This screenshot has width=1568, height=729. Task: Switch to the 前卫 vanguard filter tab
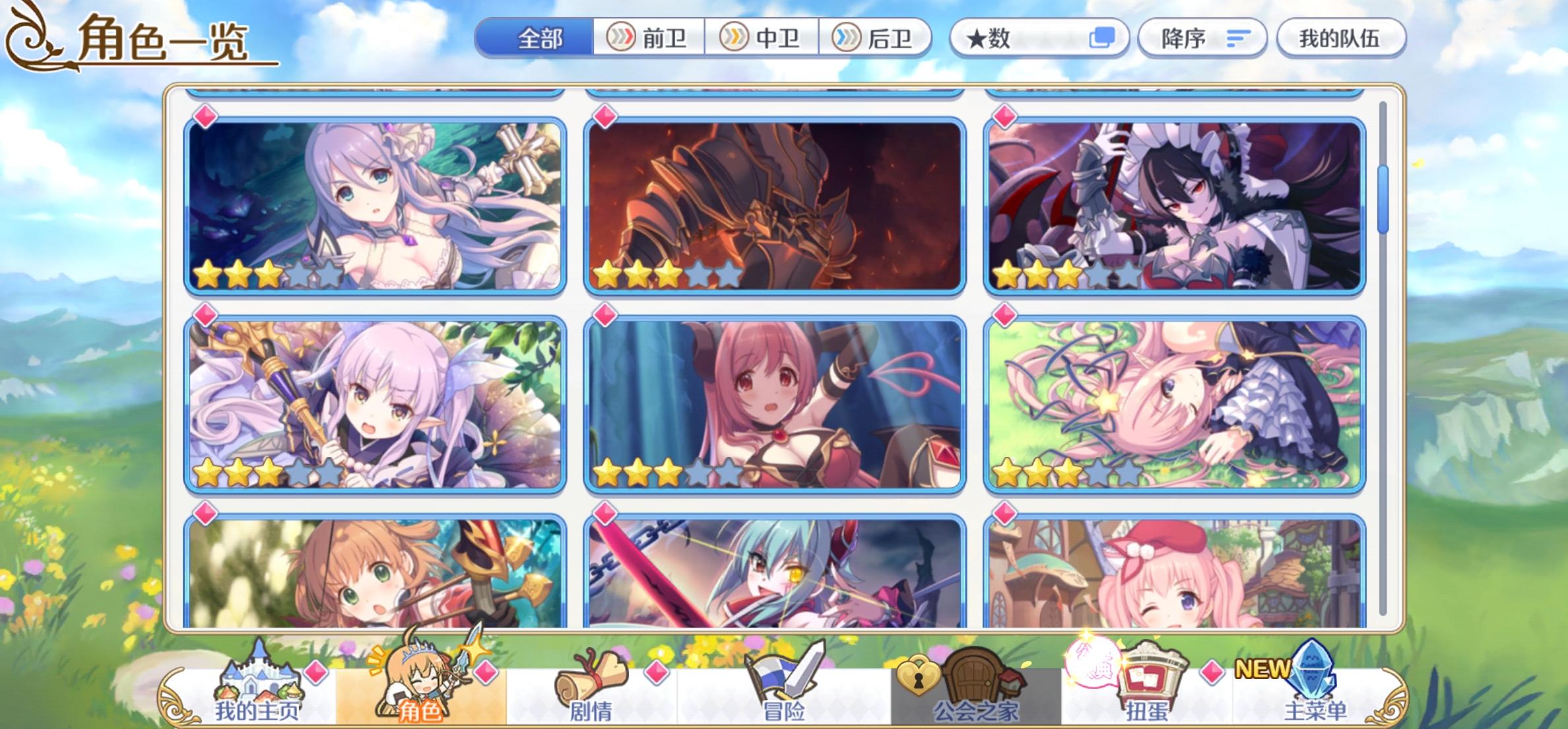[652, 38]
